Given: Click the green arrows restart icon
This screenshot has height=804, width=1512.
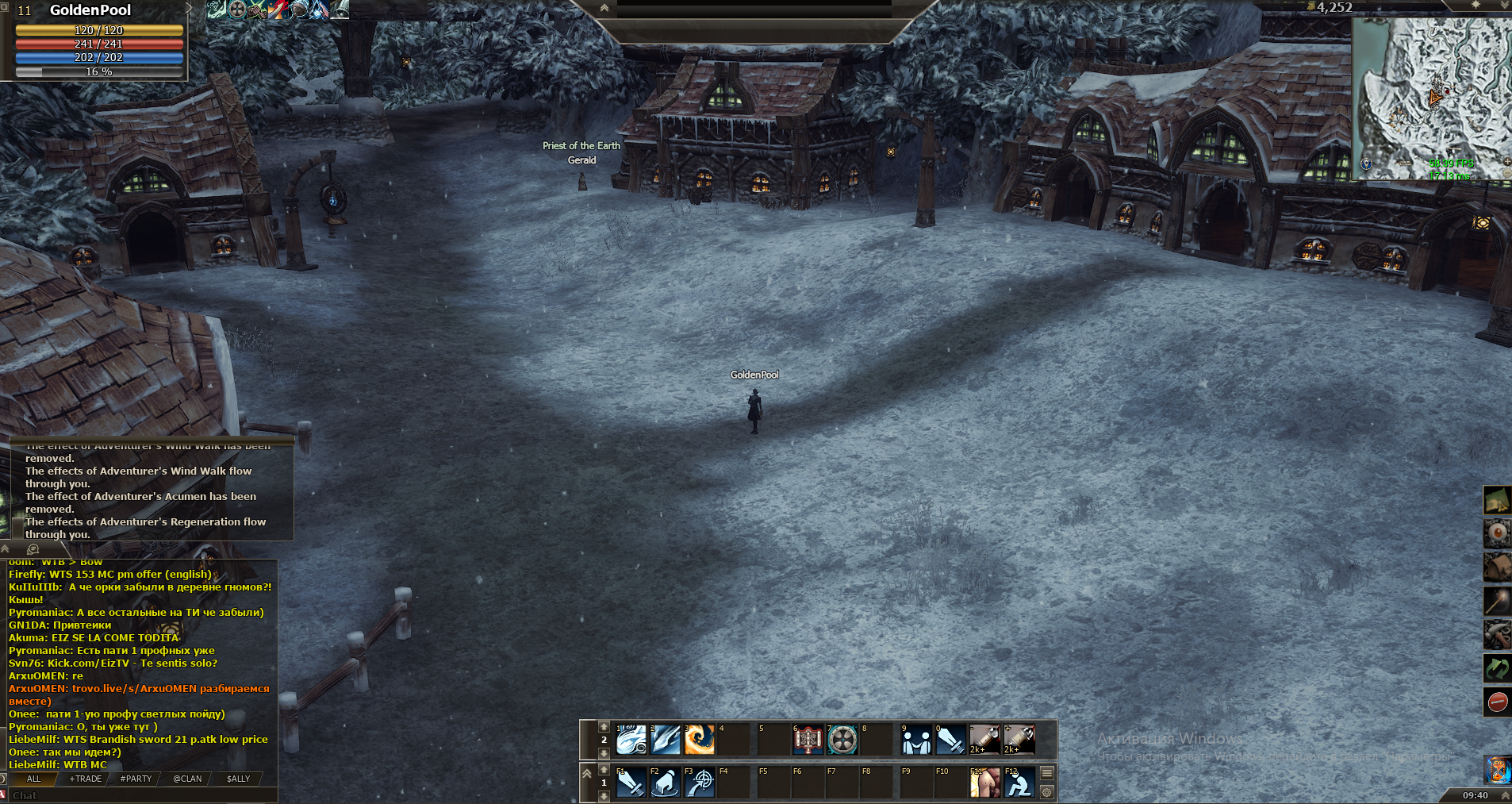Looking at the screenshot, I should click(1497, 668).
